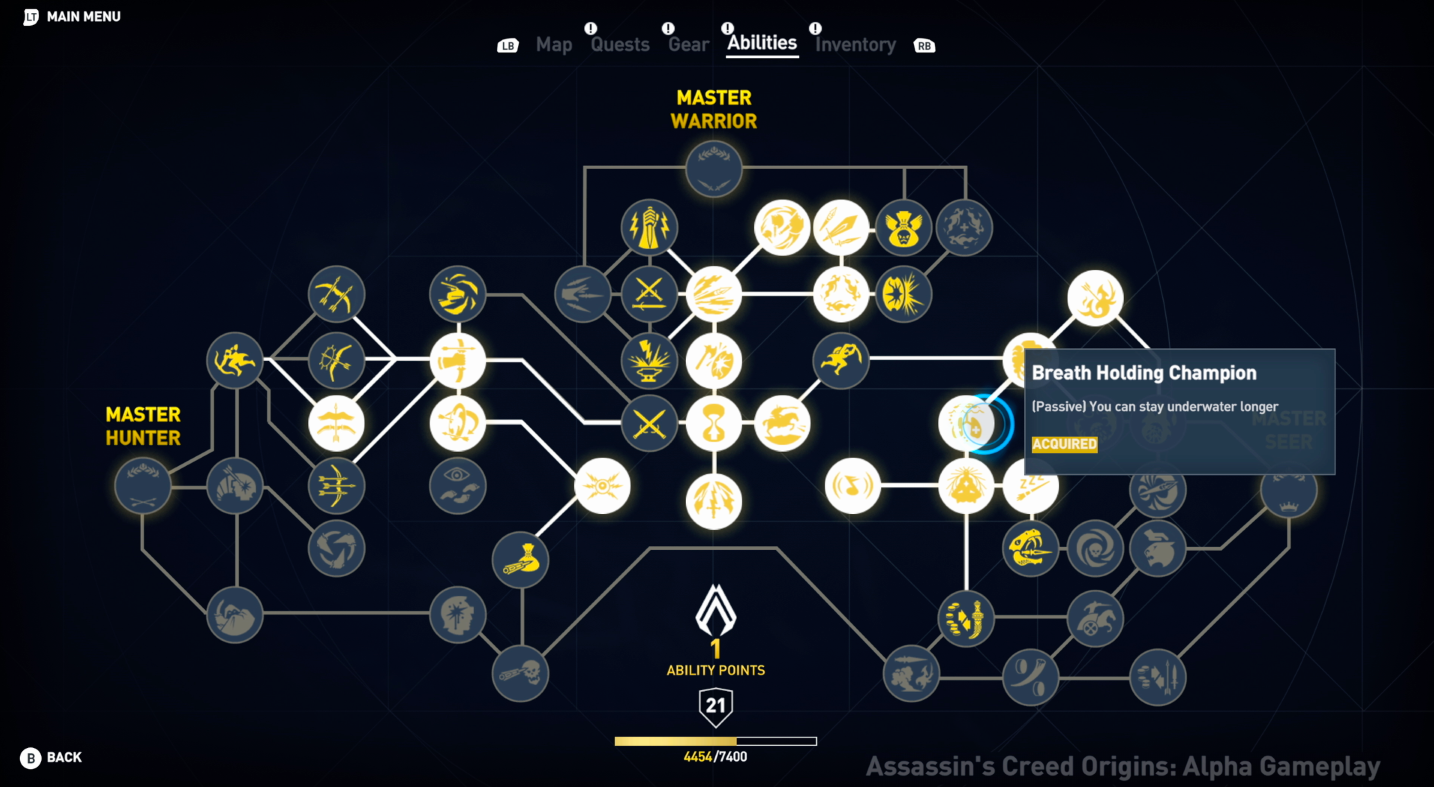Select the crossed swords dual wield ability
Image resolution: width=1434 pixels, height=787 pixels.
[x=649, y=424]
